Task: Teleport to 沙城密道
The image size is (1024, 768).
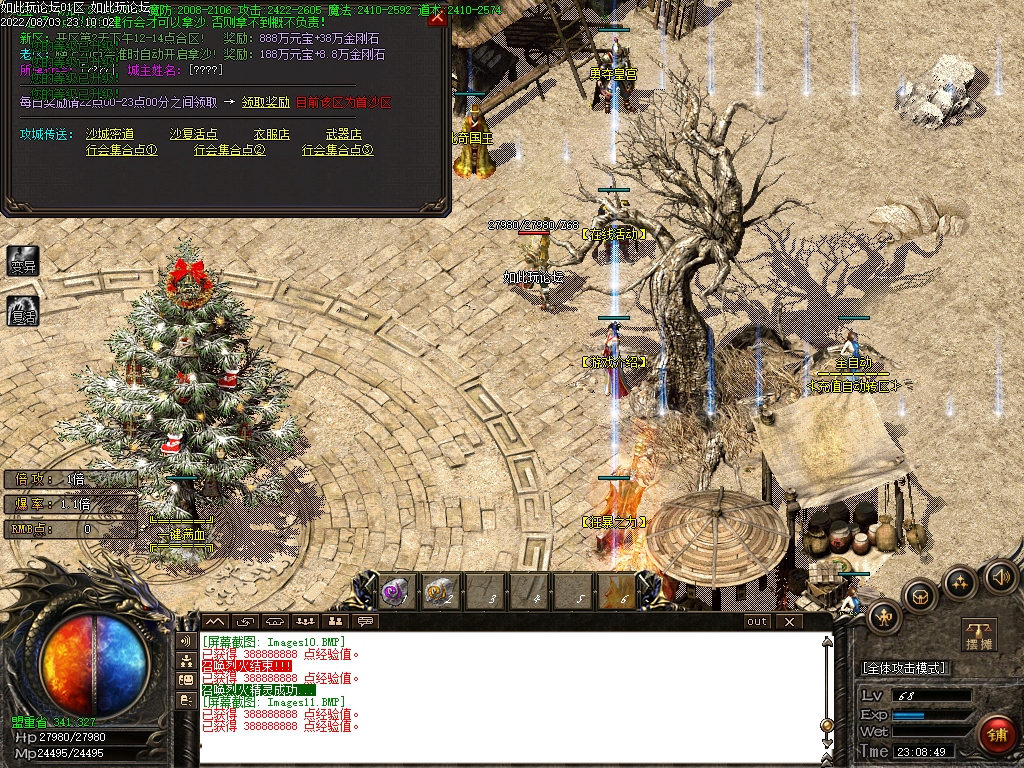Action: click(109, 134)
